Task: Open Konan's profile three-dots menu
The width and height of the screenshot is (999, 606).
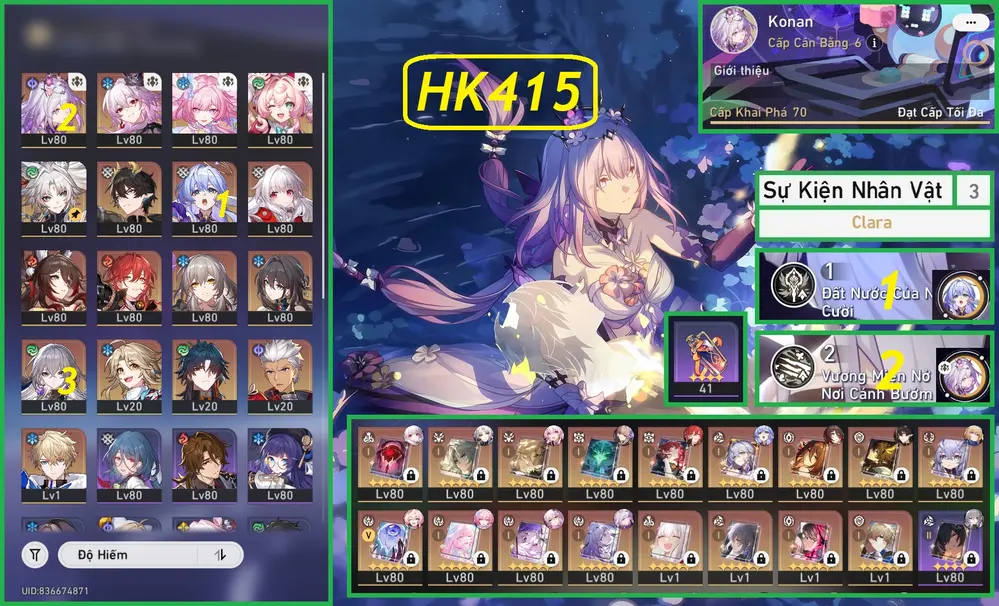Action: 966,22
